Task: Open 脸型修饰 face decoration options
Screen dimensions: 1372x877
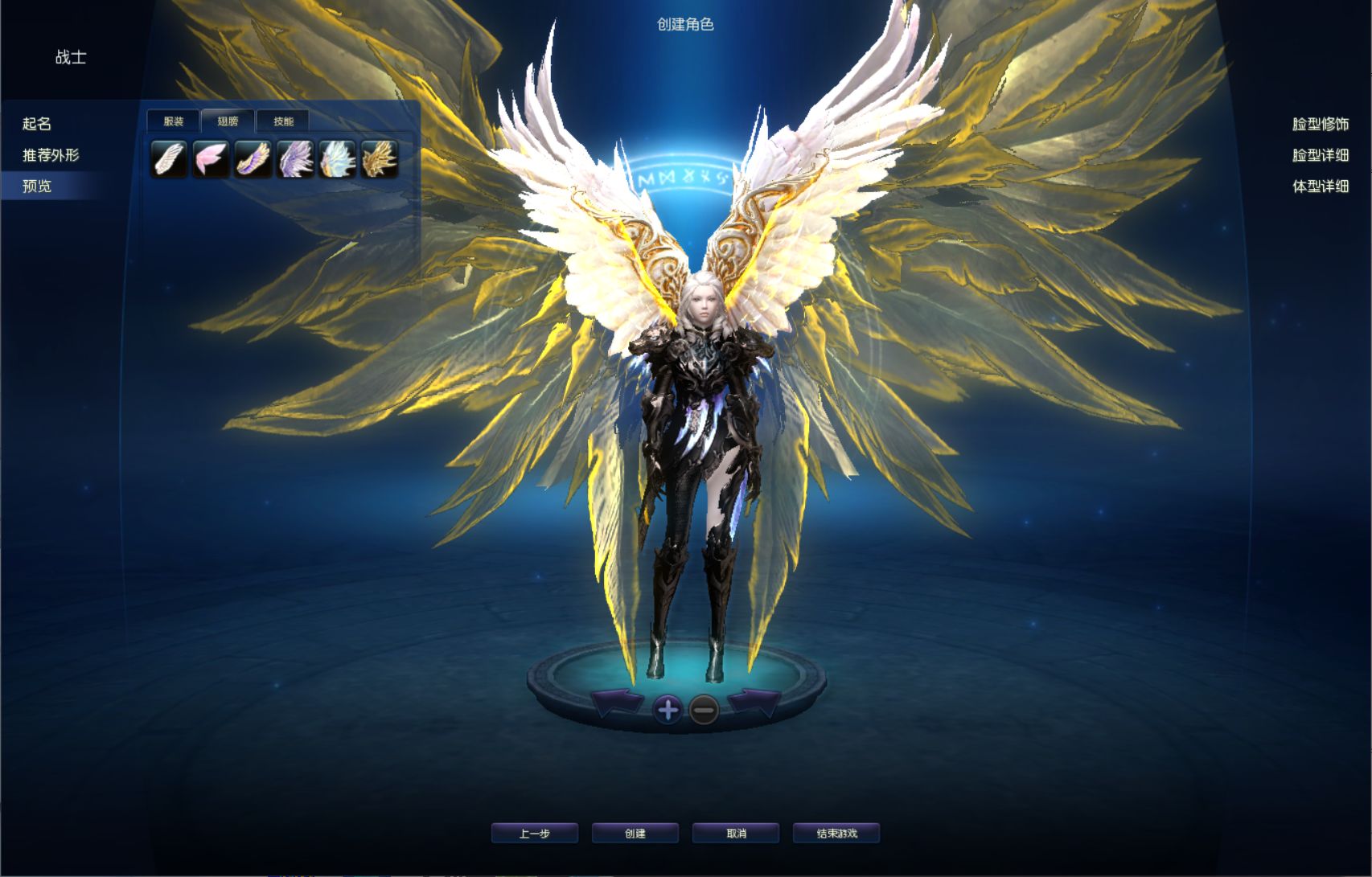Action: click(1320, 124)
